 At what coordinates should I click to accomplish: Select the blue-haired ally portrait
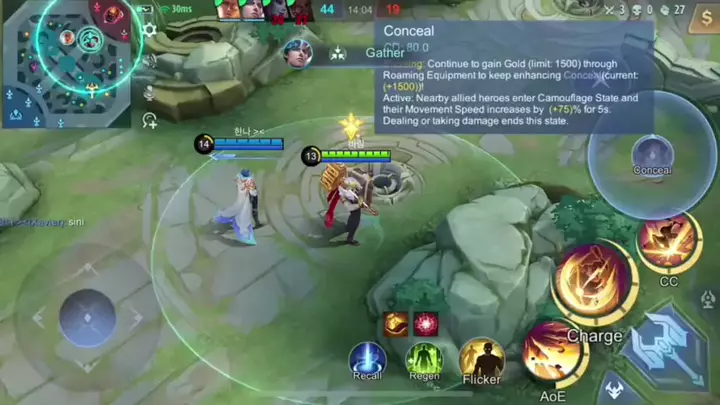tap(297, 53)
